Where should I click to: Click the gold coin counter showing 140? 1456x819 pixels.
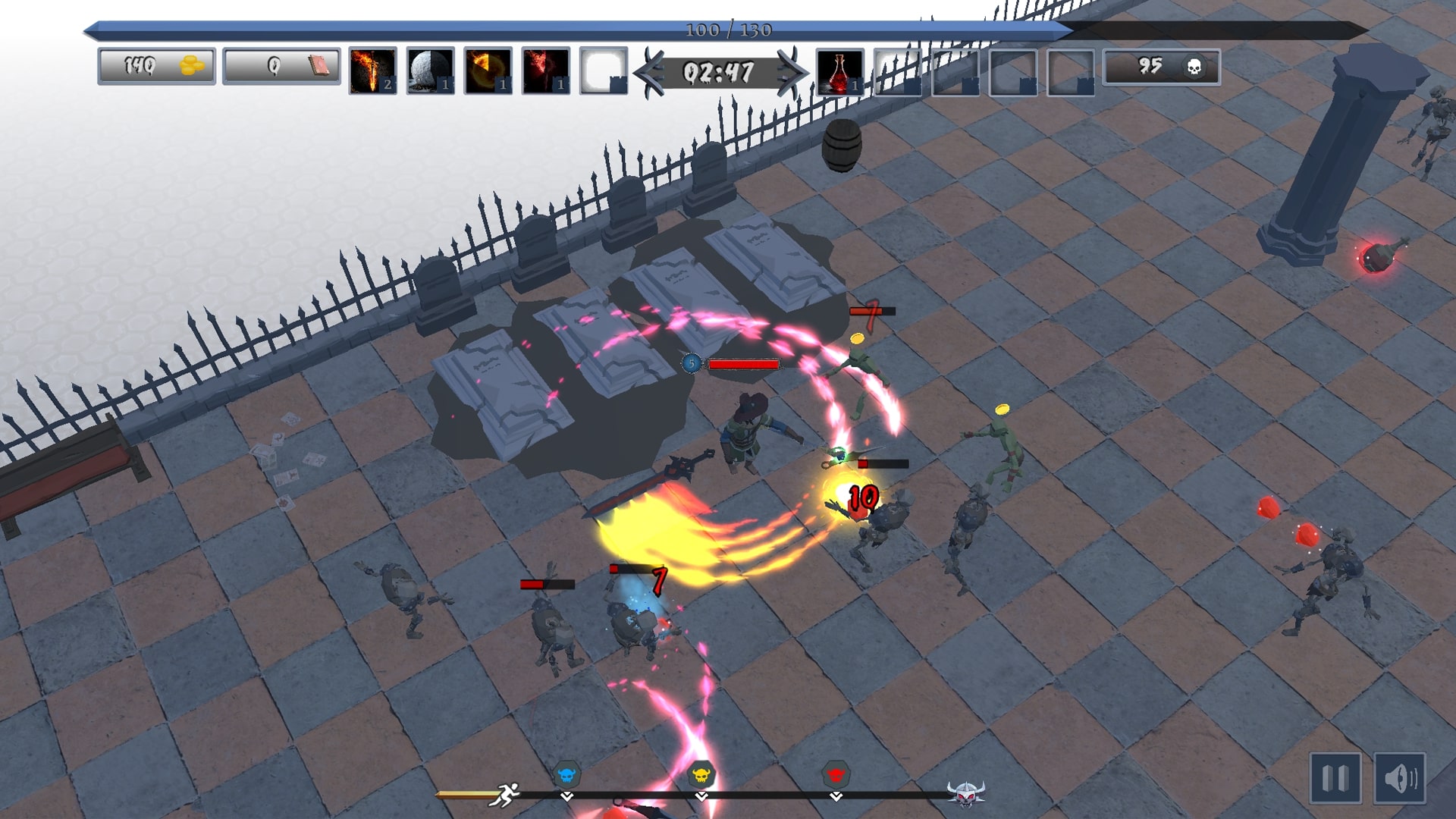tap(155, 67)
